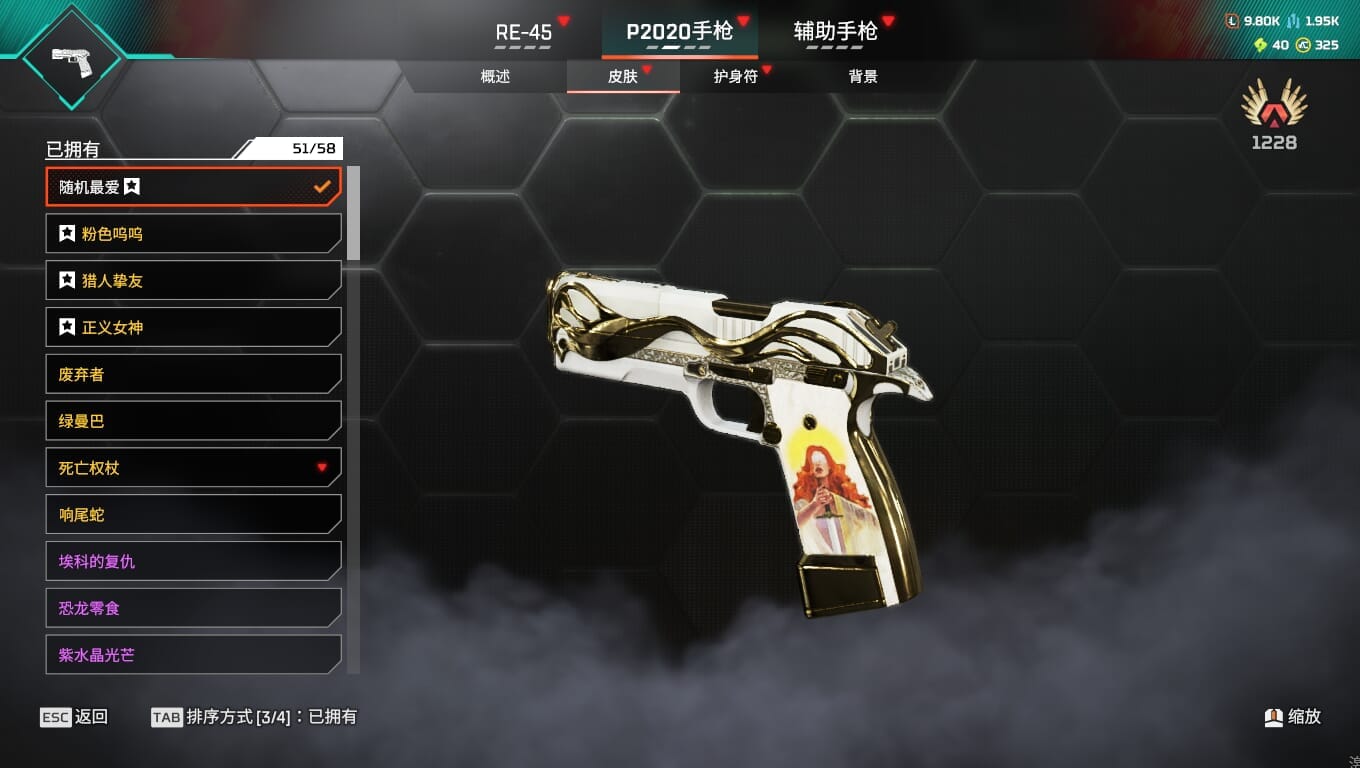Image resolution: width=1360 pixels, height=768 pixels.
Task: Choose the 粉色呜呜 skin
Action: click(x=193, y=234)
